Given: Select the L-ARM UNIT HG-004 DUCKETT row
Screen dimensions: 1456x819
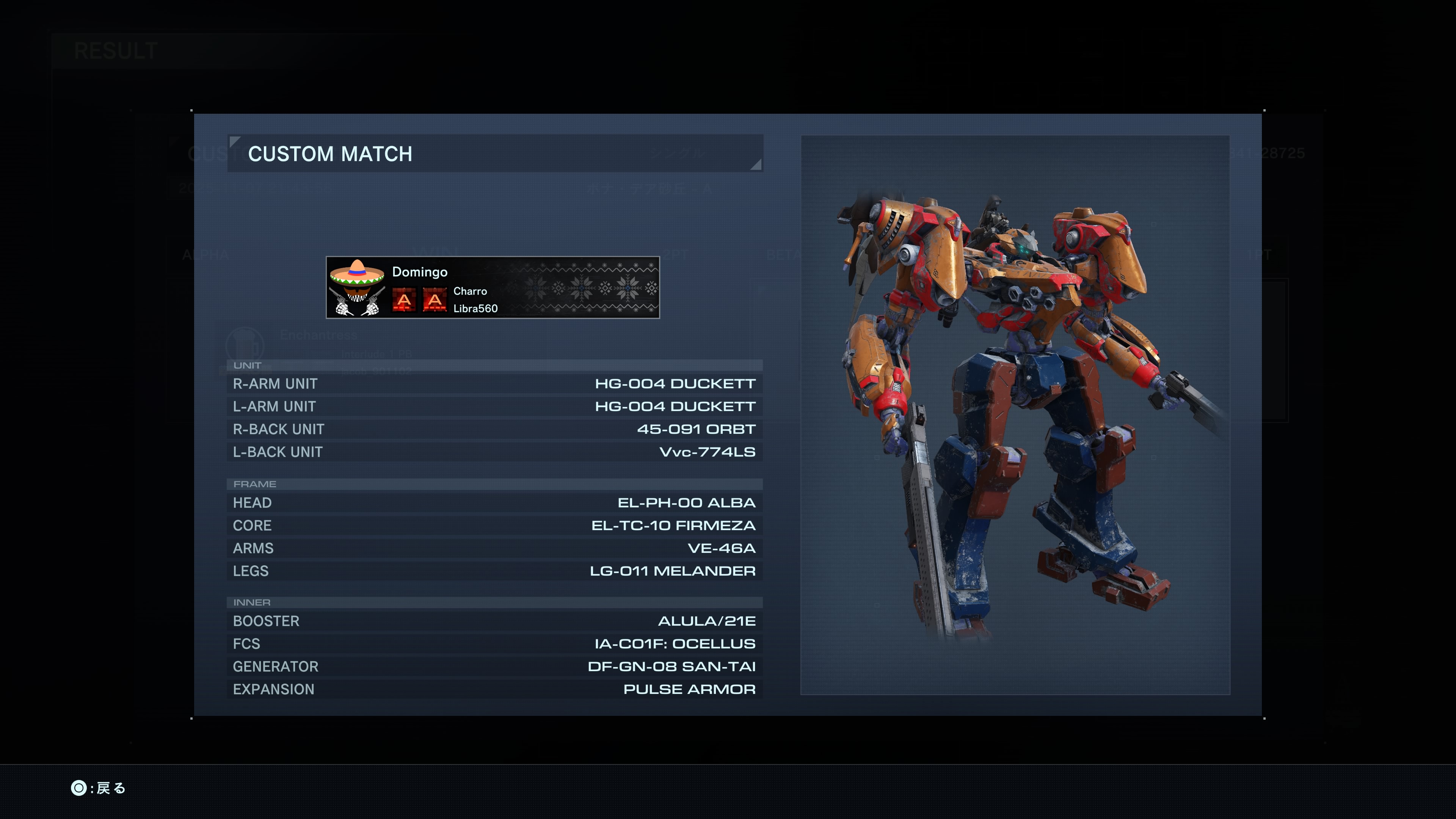Looking at the screenshot, I should (494, 406).
